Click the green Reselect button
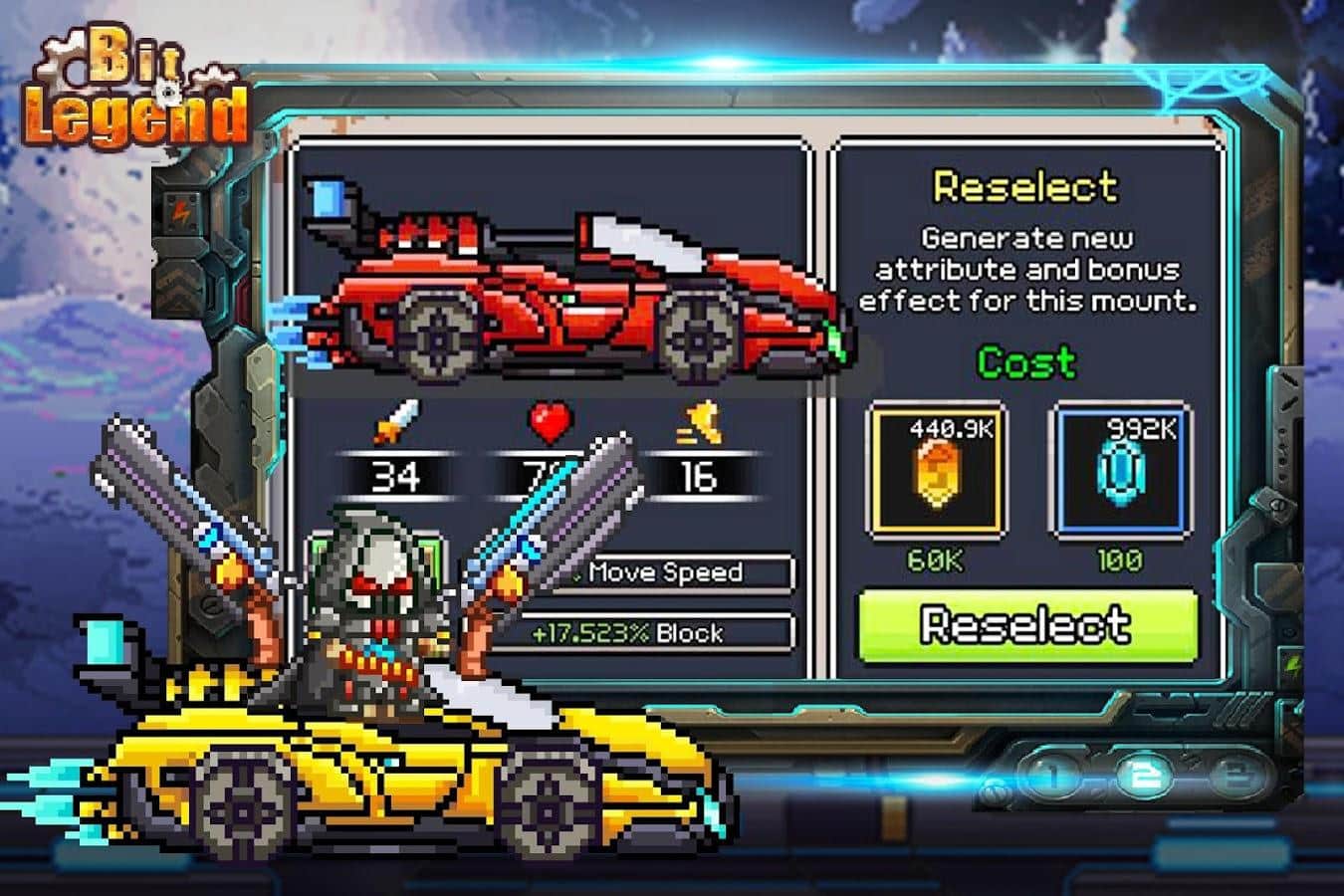 pos(1027,625)
